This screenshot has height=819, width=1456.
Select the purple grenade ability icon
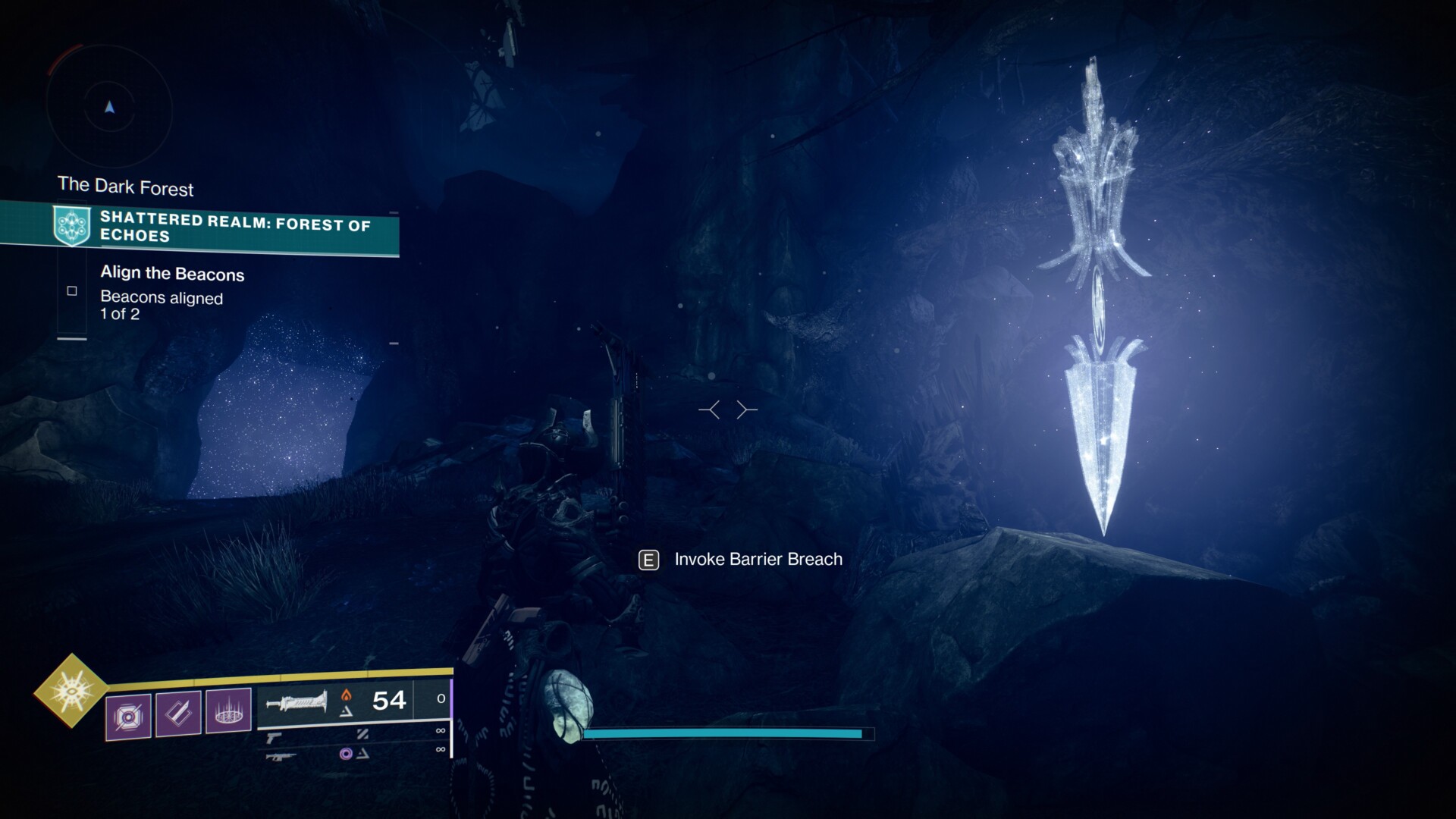(x=128, y=716)
